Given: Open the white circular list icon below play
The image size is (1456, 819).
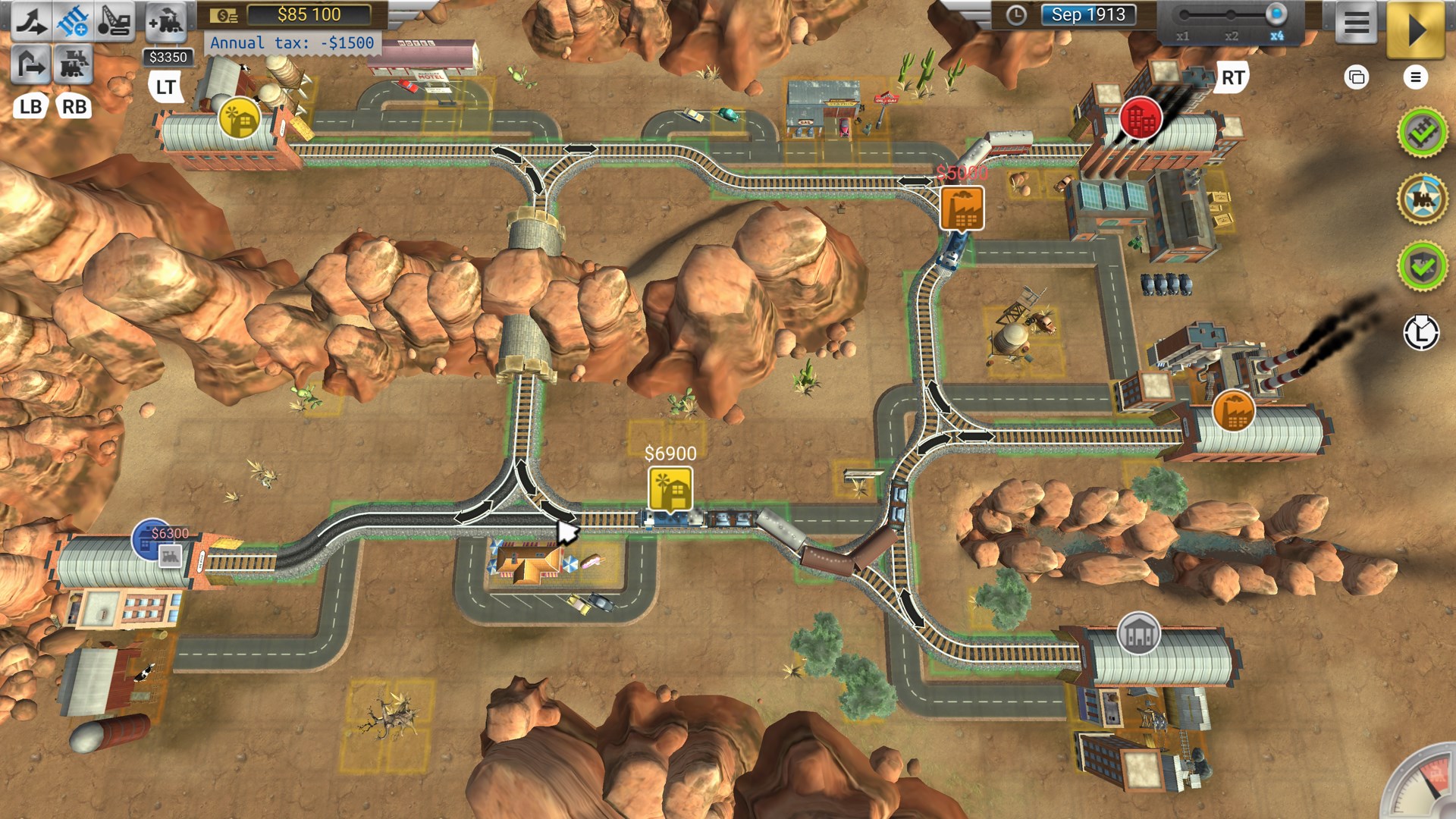Looking at the screenshot, I should [1417, 78].
